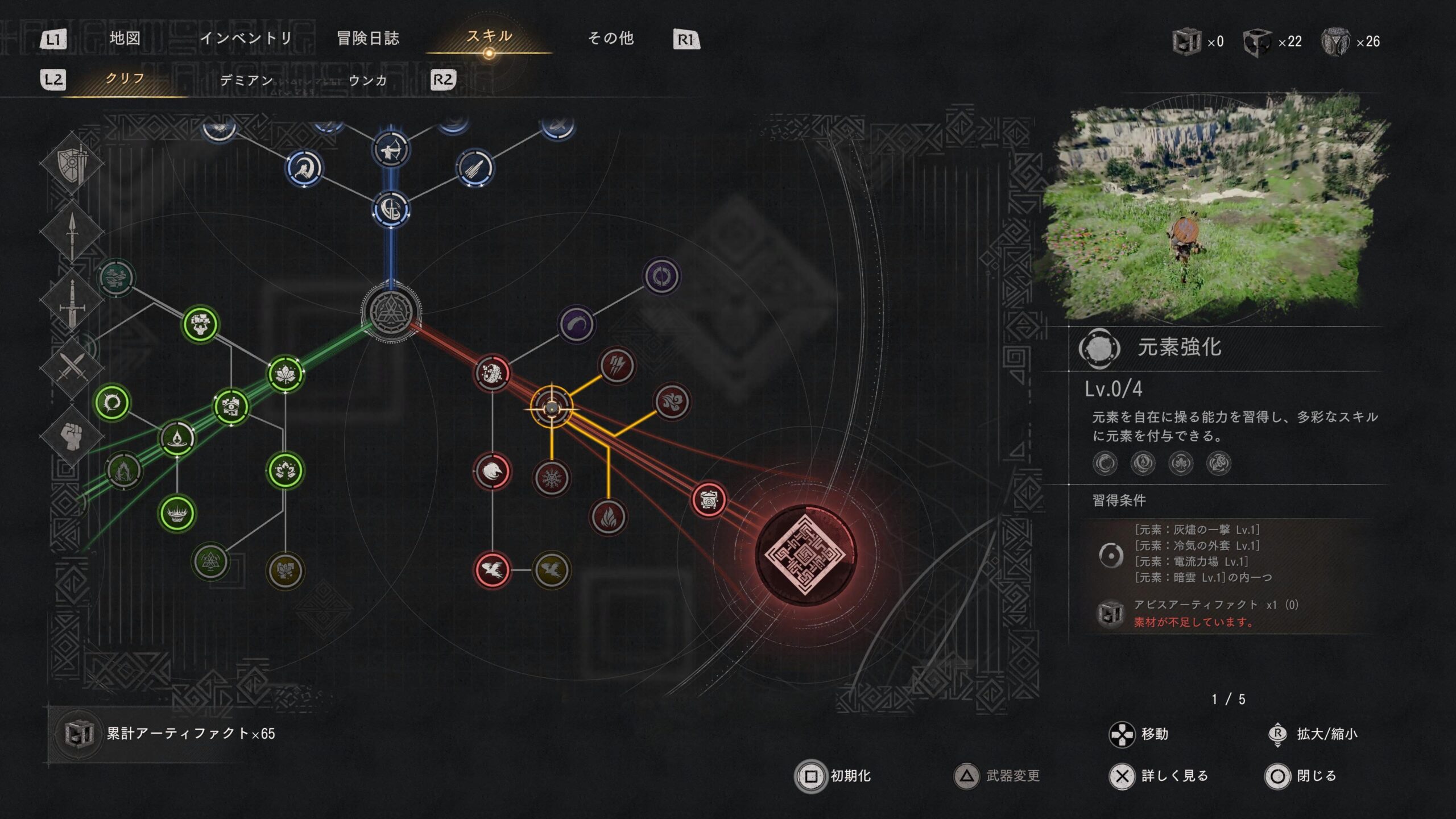
Task: Select the archer bow skill node
Action: click(x=391, y=150)
